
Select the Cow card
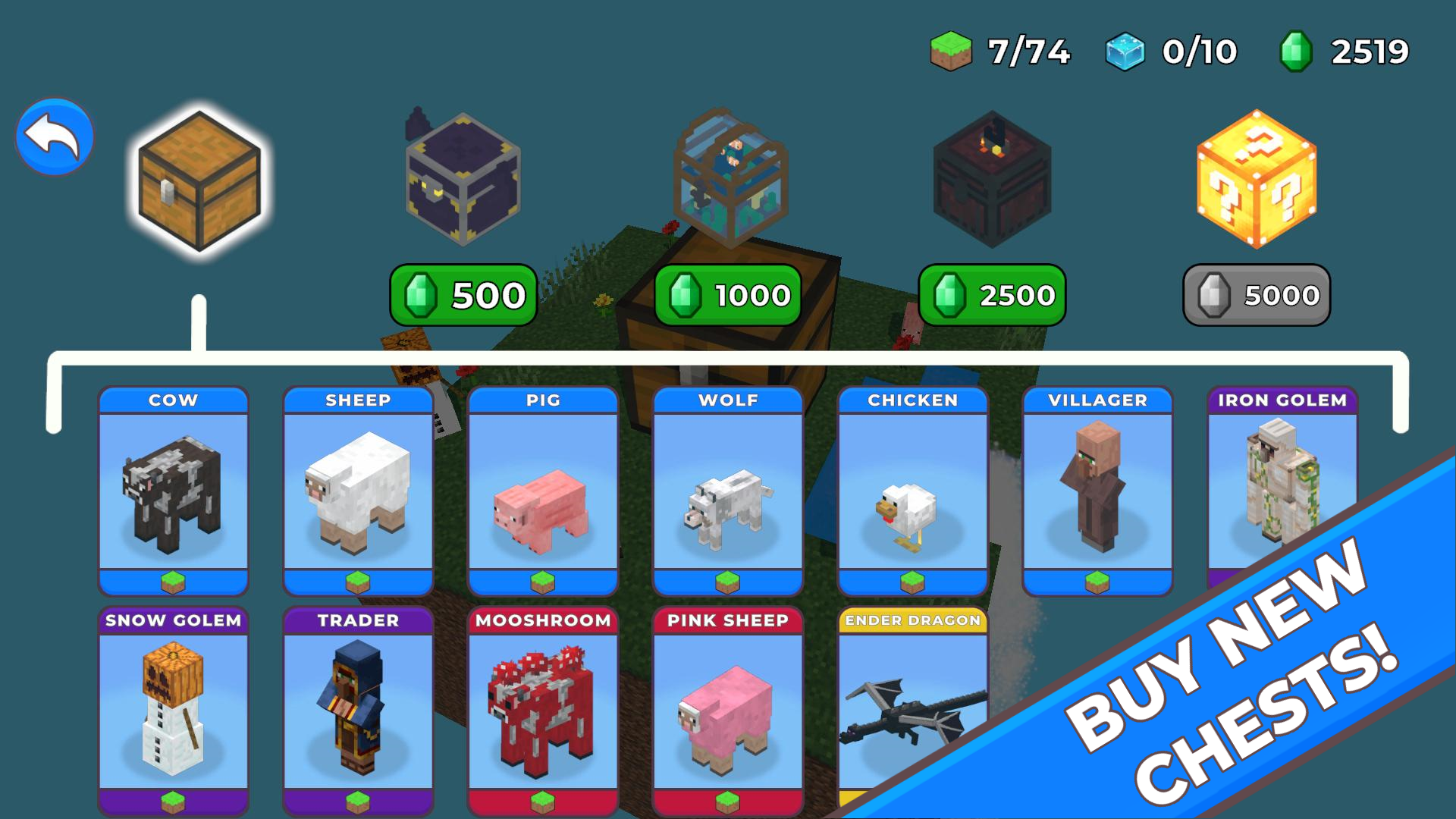173,493
